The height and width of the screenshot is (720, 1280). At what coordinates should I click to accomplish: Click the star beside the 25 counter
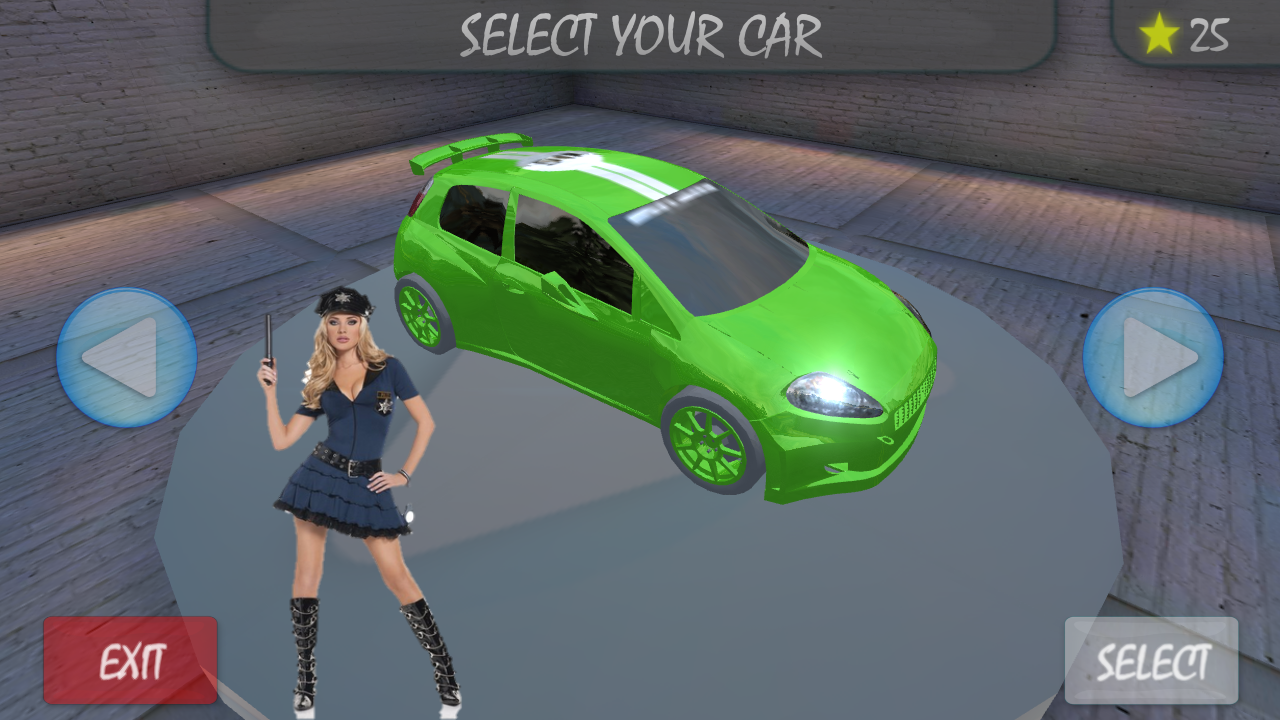click(1158, 34)
